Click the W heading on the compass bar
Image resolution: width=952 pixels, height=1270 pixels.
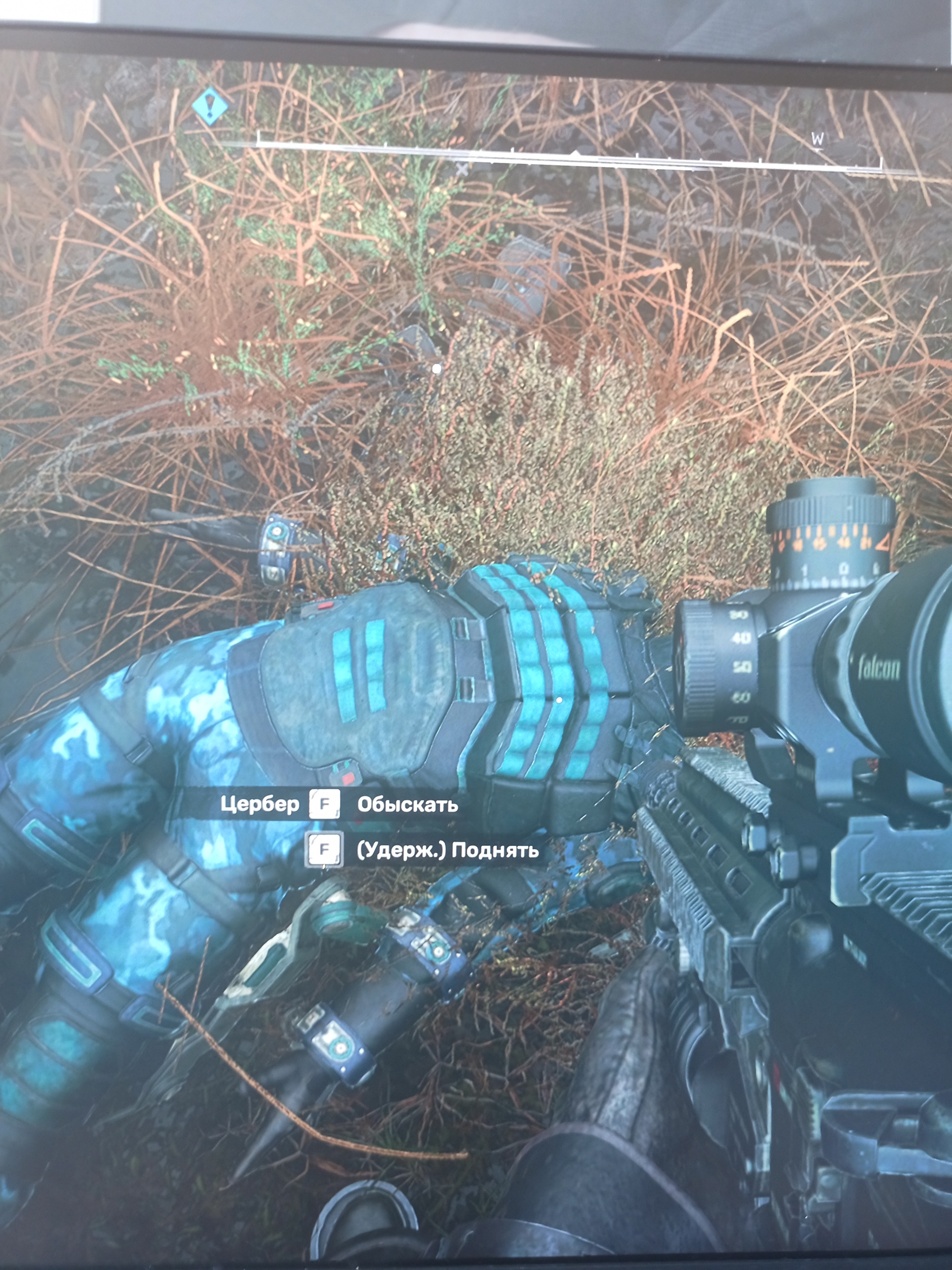pos(818,139)
